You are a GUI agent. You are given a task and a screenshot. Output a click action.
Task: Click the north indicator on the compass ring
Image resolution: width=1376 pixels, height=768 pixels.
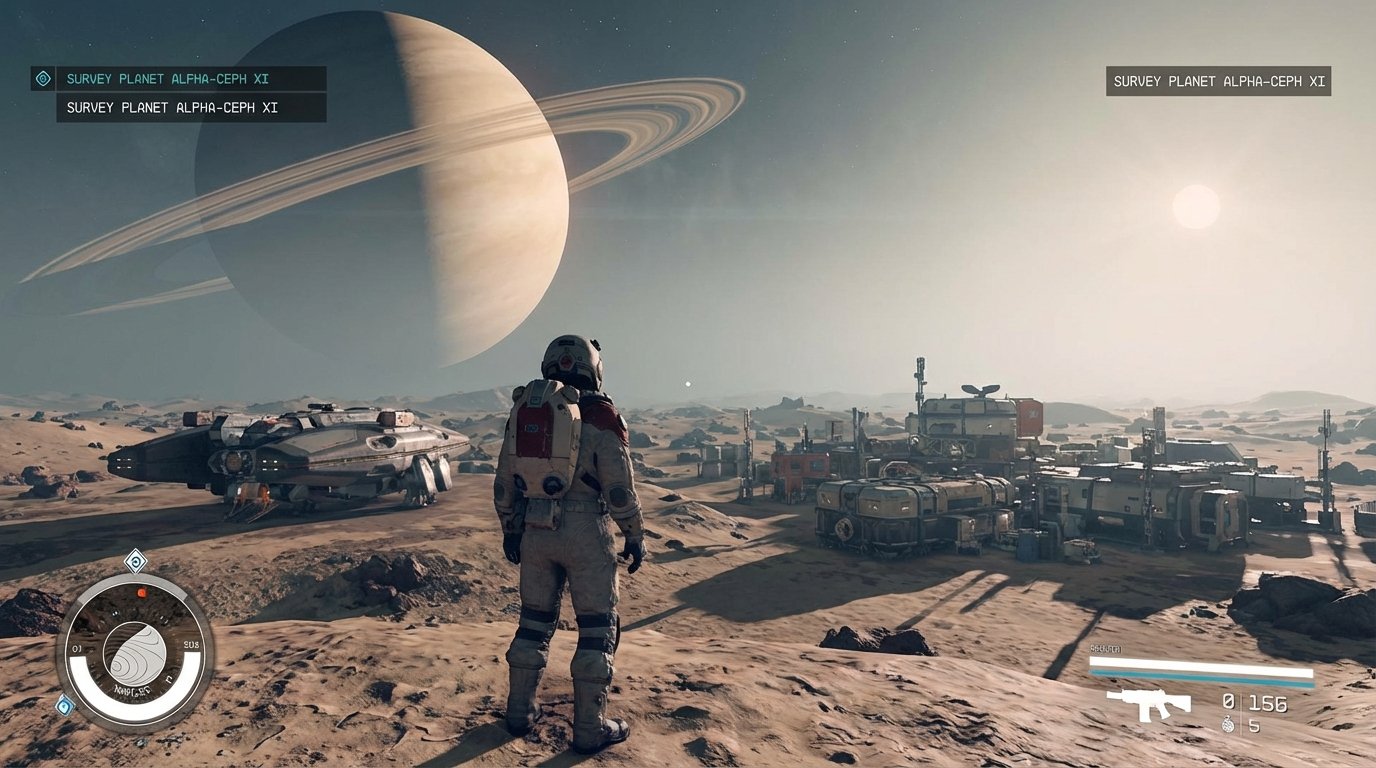[169, 680]
